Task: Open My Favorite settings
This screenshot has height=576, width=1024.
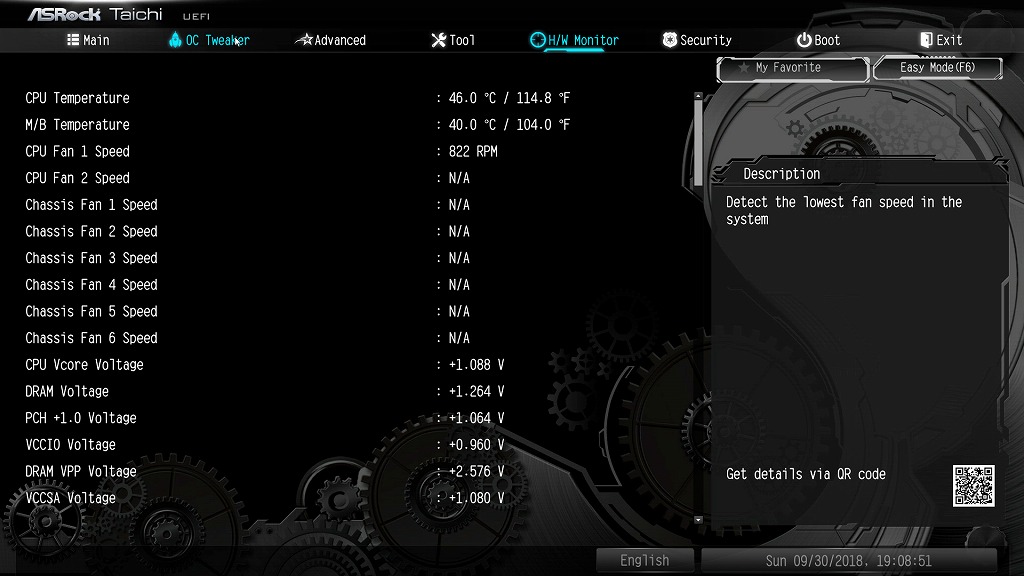Action: [792, 68]
